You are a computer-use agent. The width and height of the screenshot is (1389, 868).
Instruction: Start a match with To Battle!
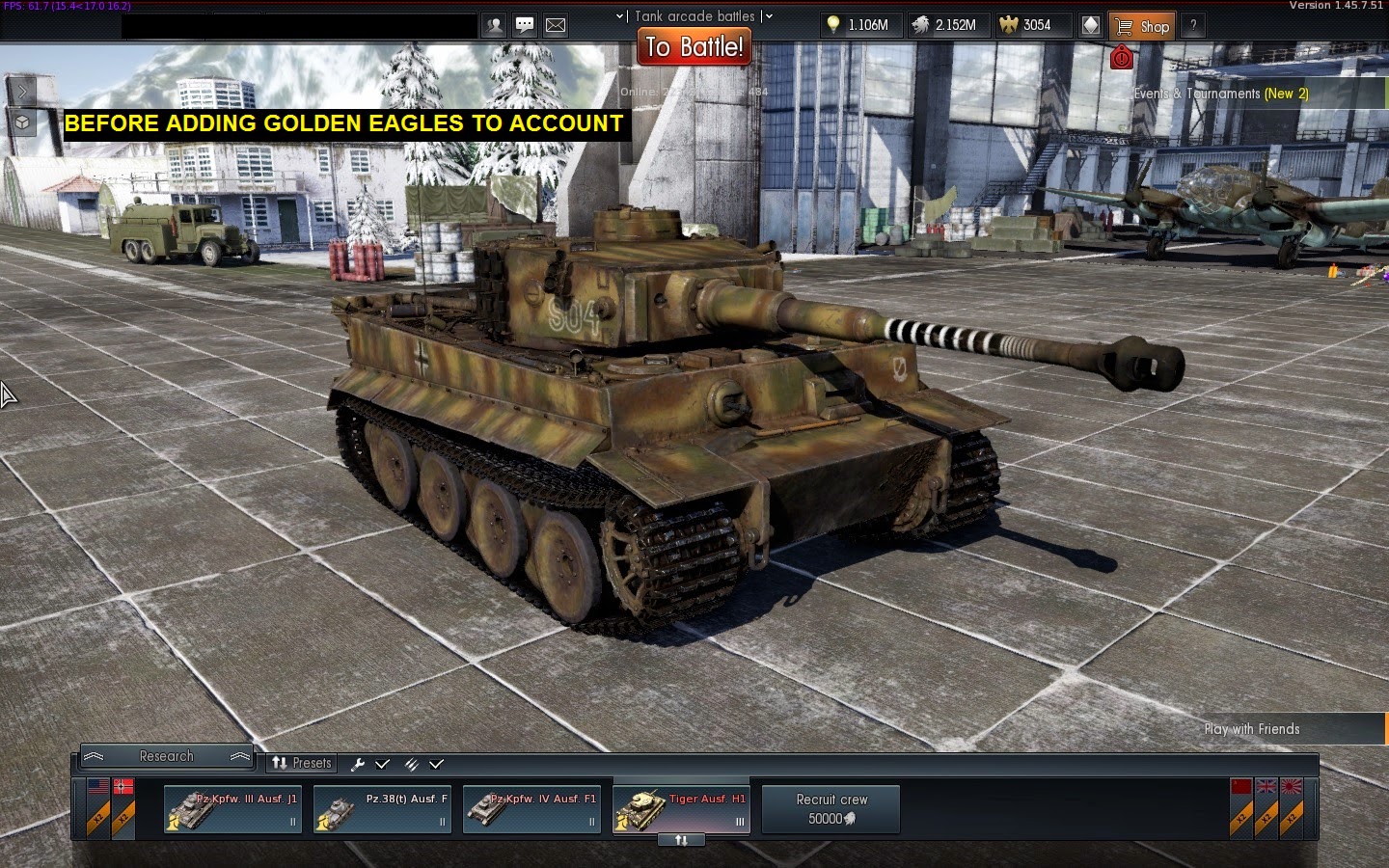click(x=694, y=46)
